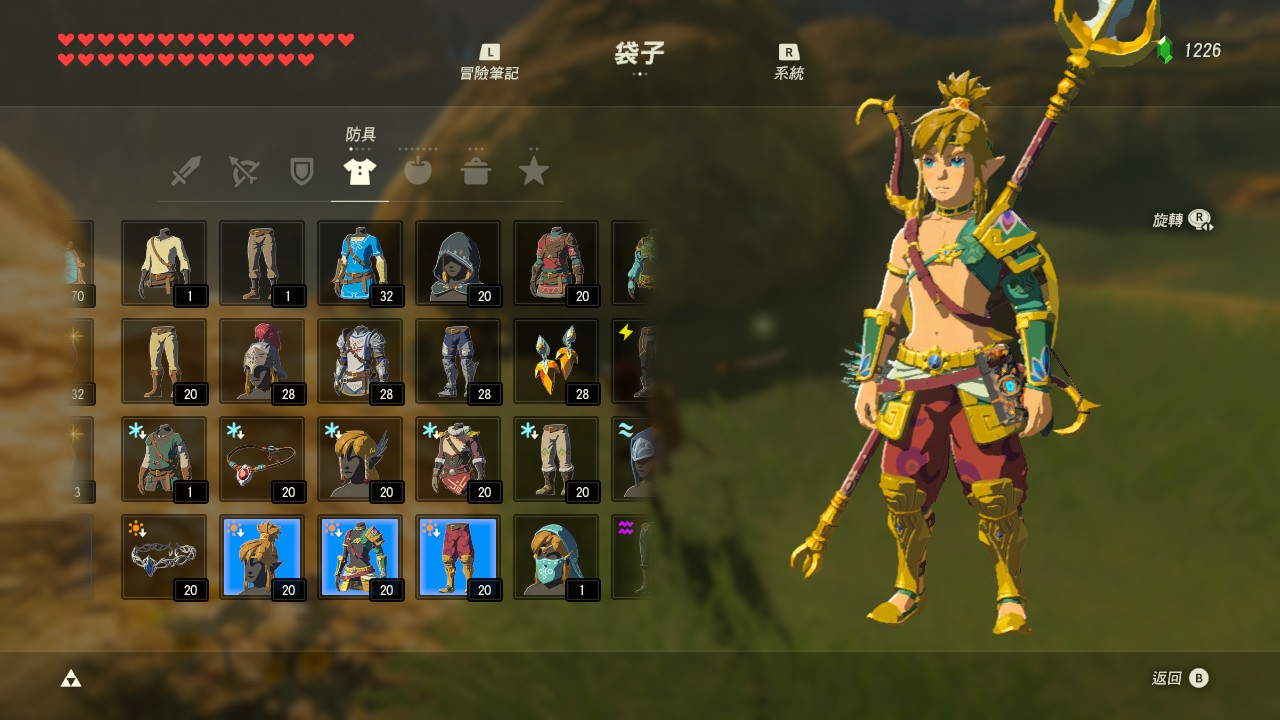
Task: Open the bows category icon
Action: pos(243,170)
